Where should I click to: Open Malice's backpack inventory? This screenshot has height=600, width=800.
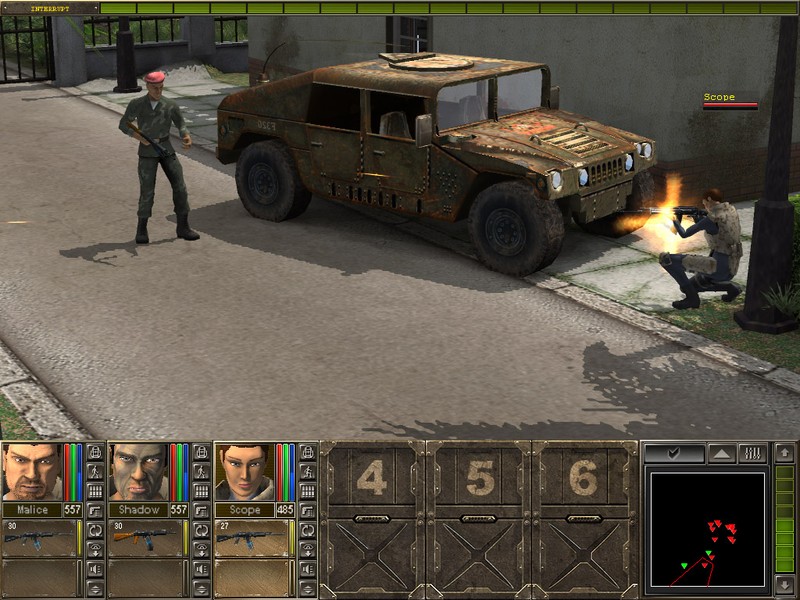[95, 452]
